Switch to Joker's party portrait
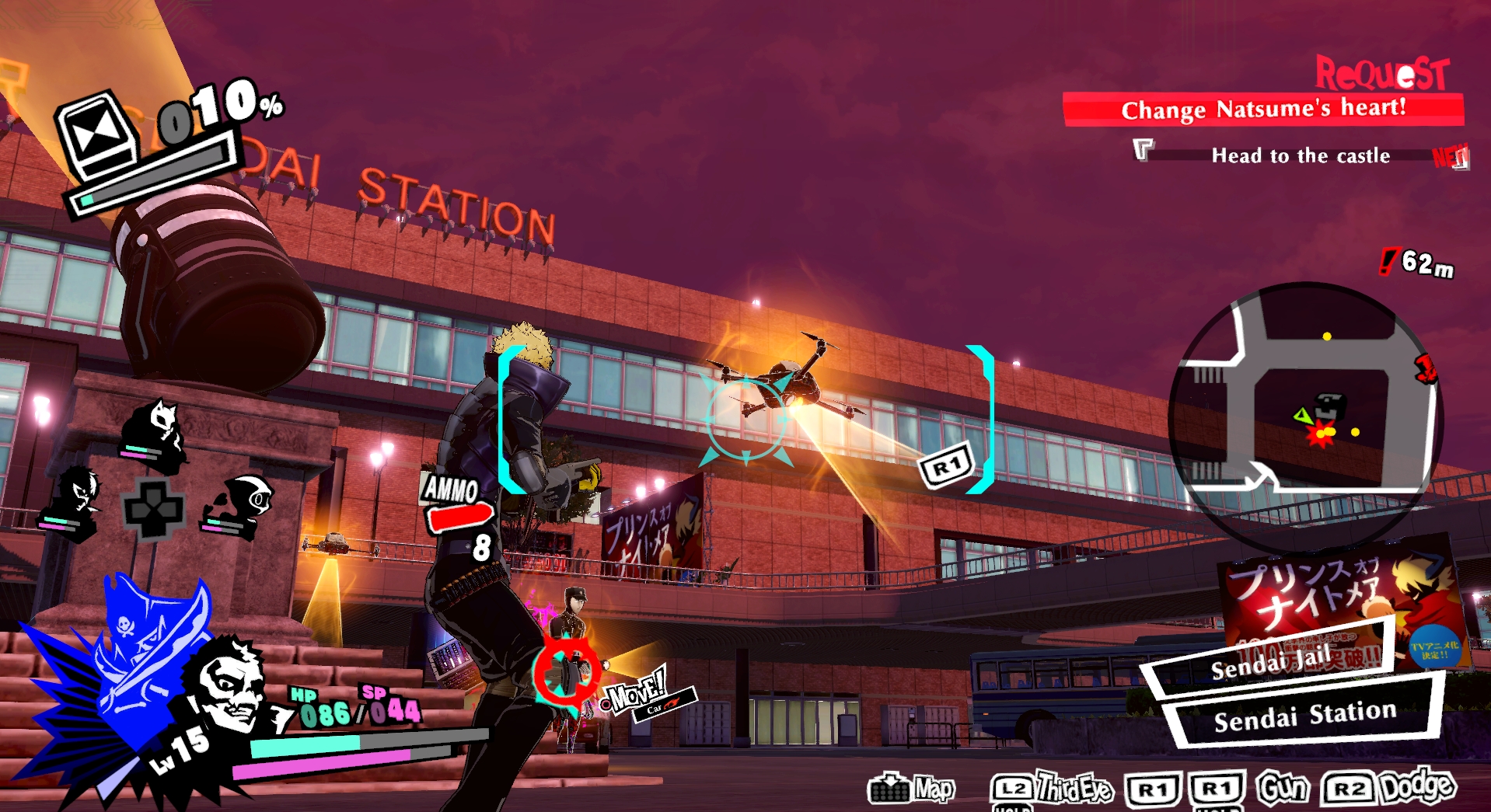 click(76, 496)
